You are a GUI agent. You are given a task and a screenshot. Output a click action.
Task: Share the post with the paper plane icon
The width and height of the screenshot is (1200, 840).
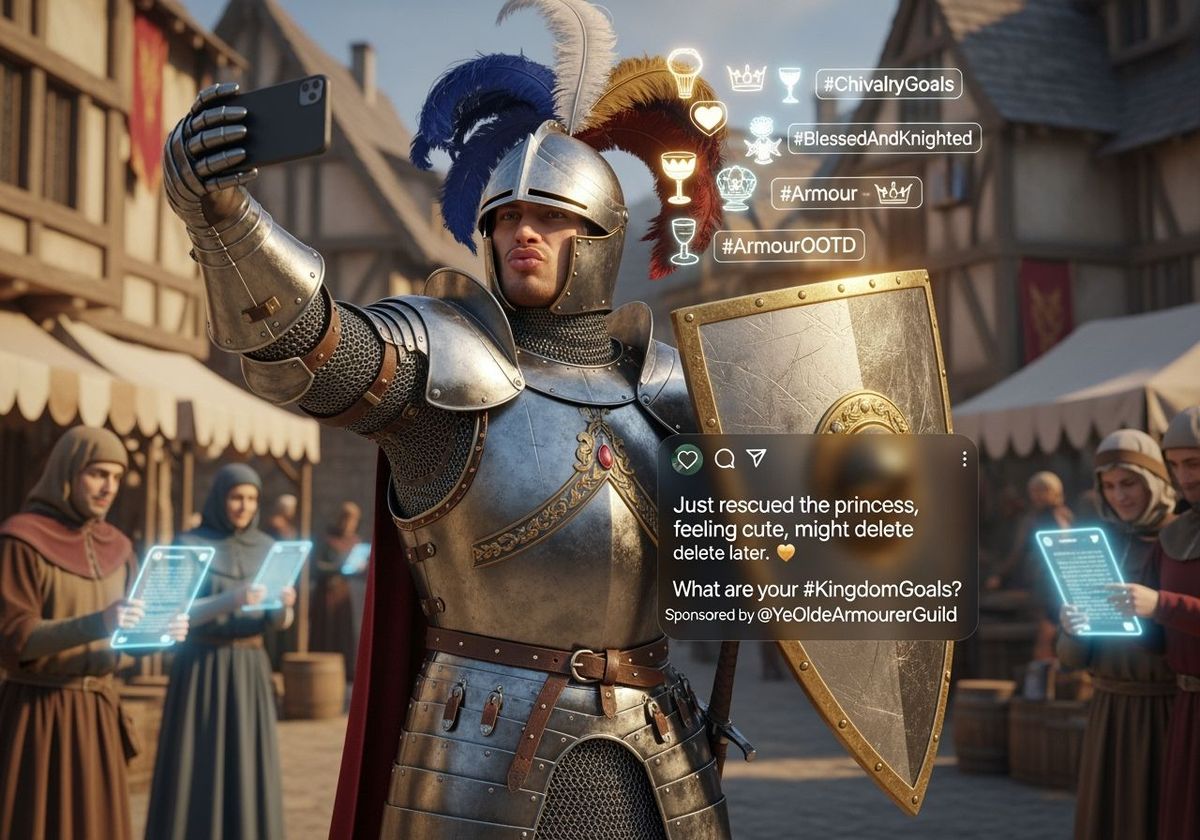pyautogui.click(x=756, y=458)
